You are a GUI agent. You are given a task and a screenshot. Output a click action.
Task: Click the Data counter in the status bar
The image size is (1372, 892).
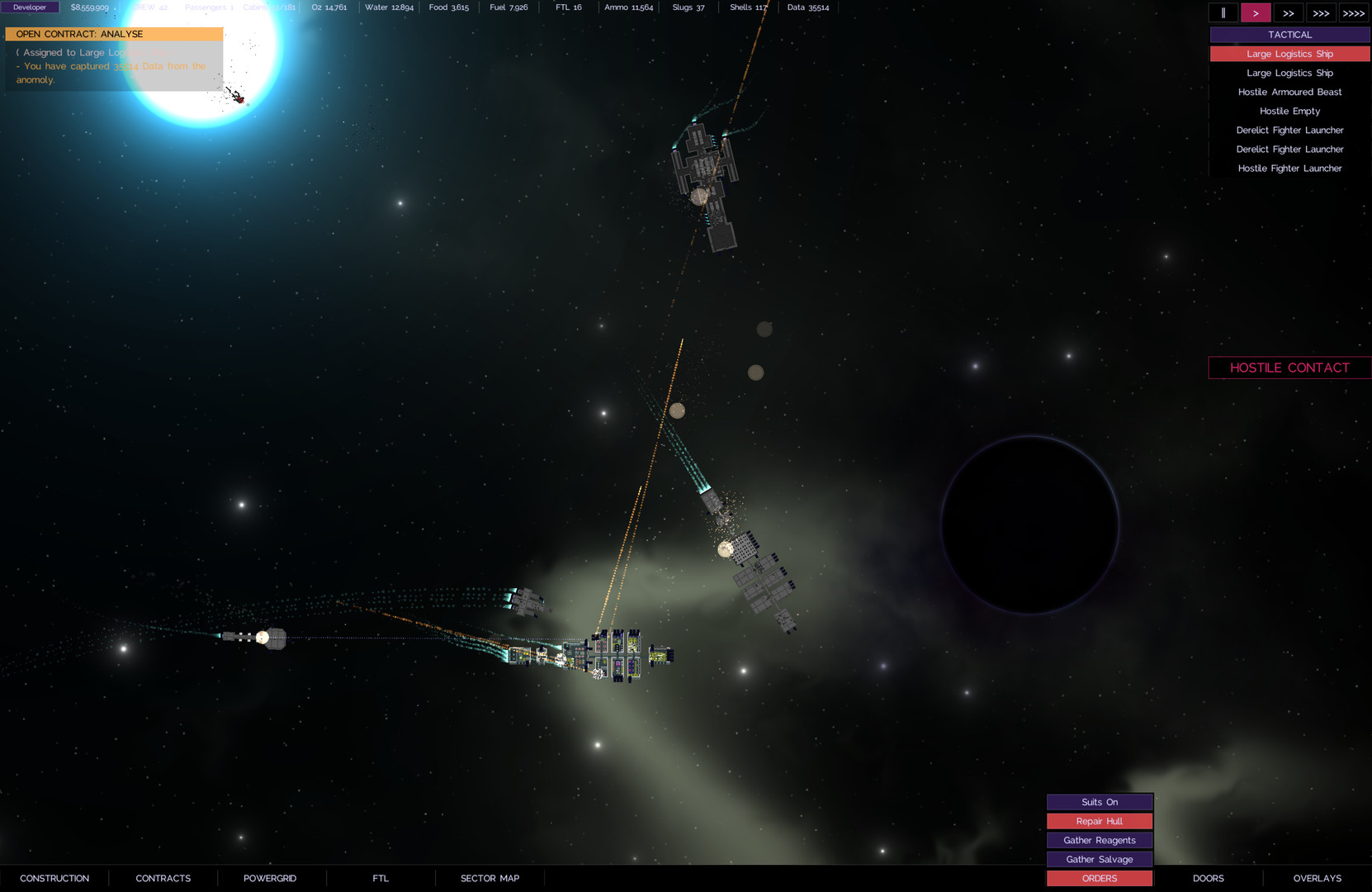[807, 7]
